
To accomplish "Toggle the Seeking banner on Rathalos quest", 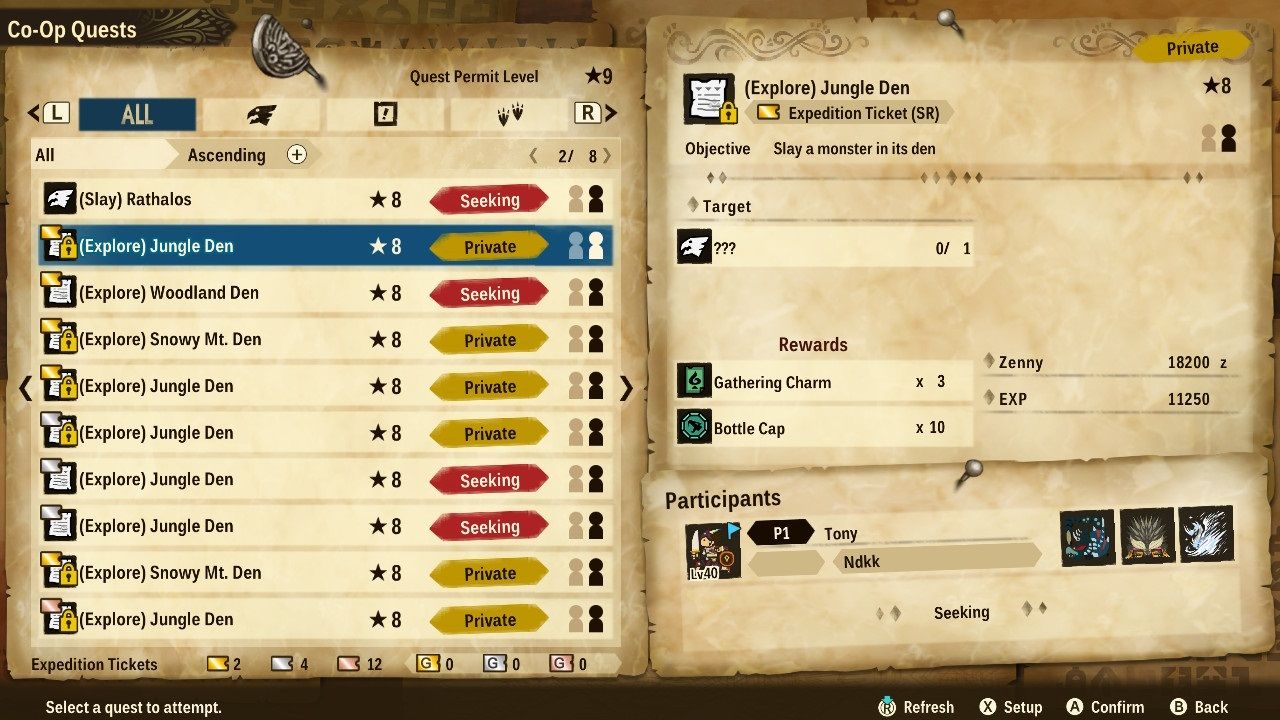I will pyautogui.click(x=488, y=199).
